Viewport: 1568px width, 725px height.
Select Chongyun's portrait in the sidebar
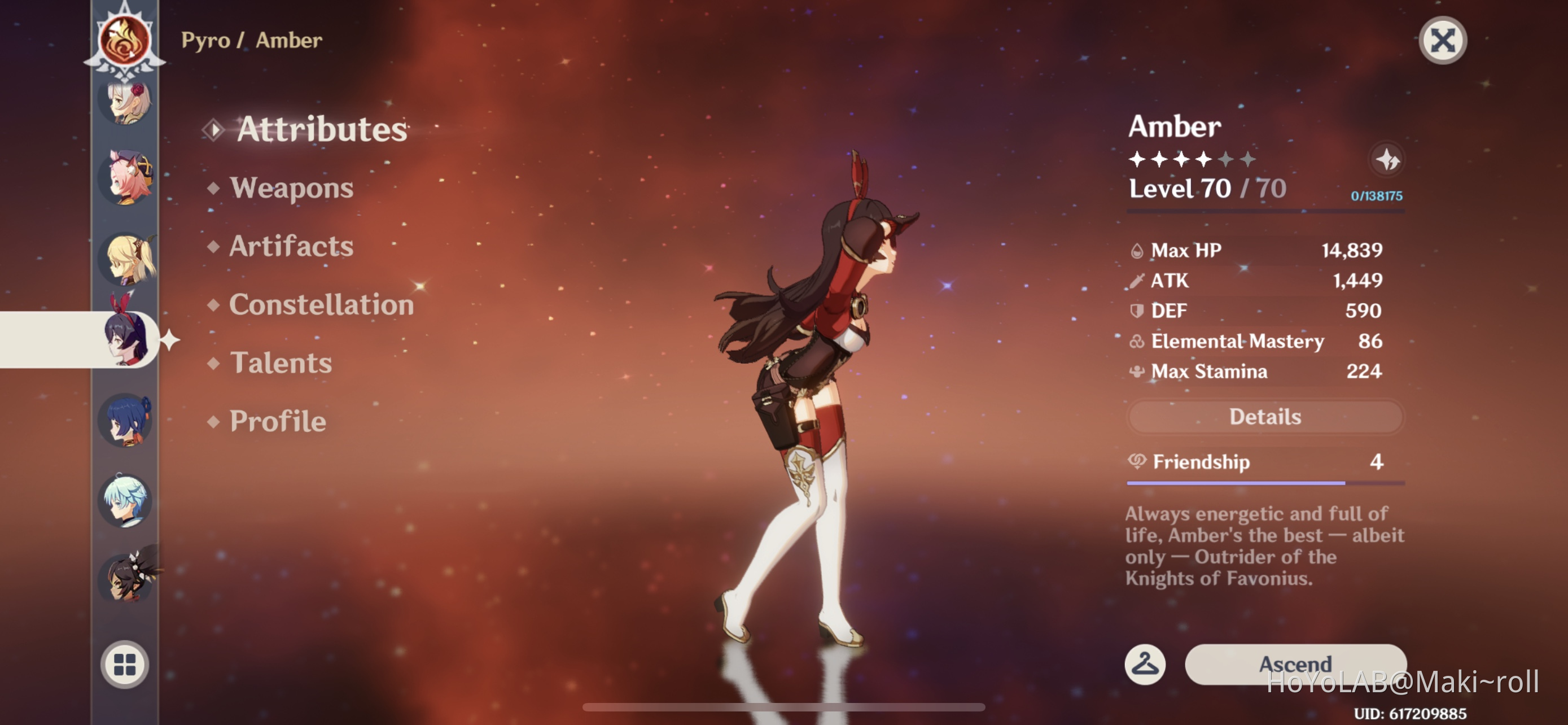click(x=125, y=500)
